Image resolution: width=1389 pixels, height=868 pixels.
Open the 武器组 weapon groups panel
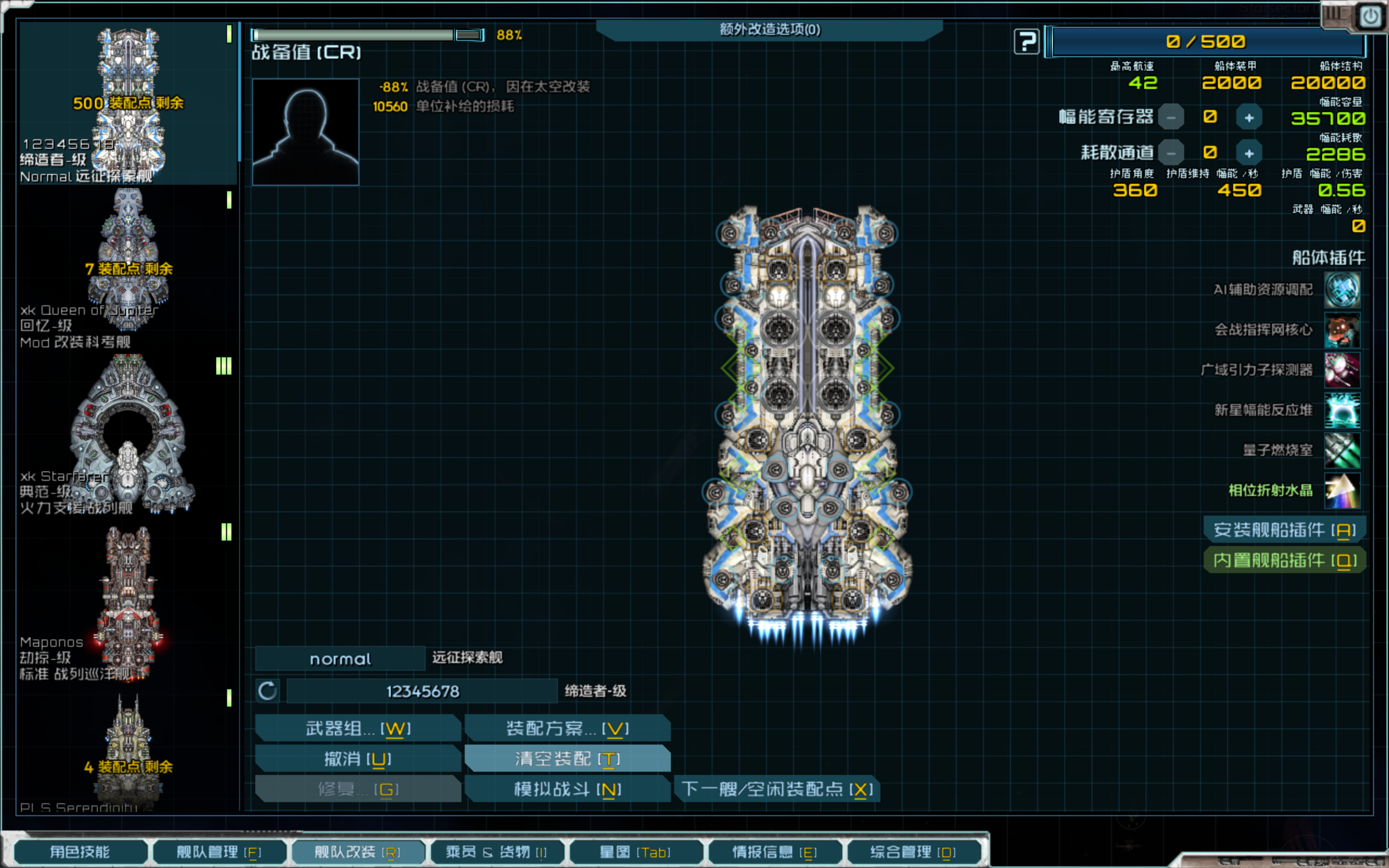[x=358, y=729]
